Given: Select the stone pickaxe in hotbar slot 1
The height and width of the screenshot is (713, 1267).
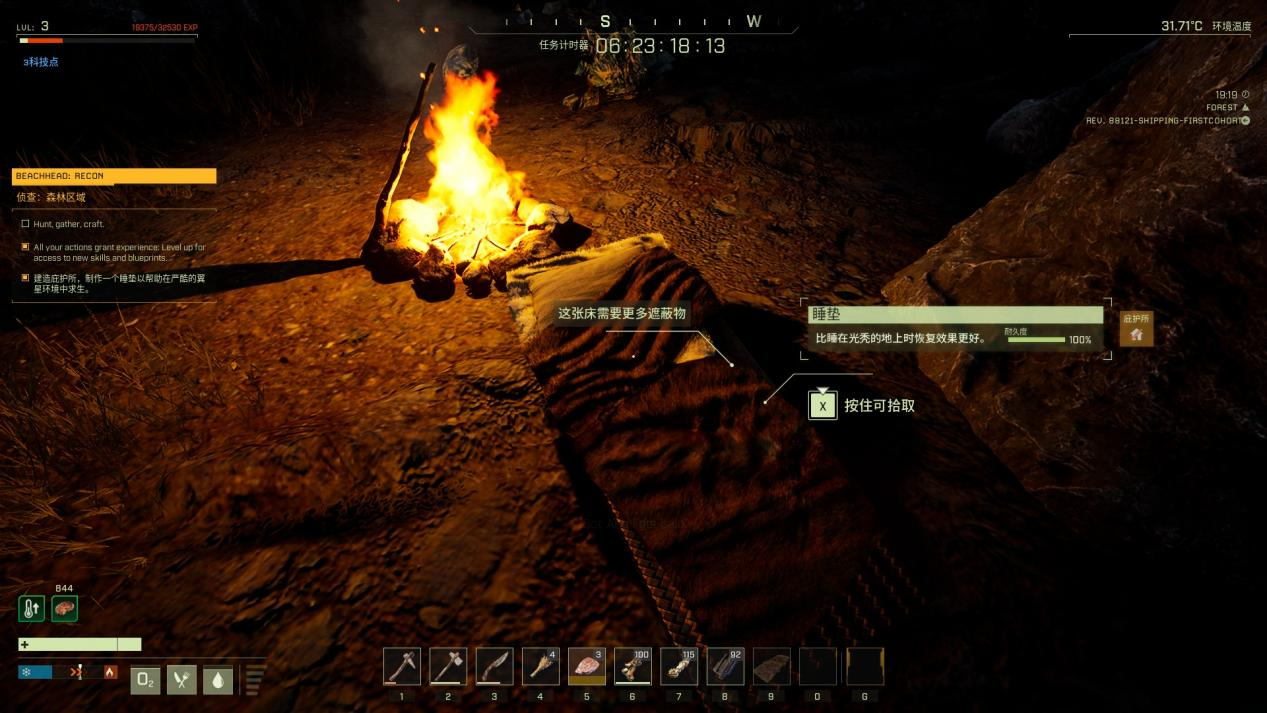Looking at the screenshot, I should tap(401, 666).
